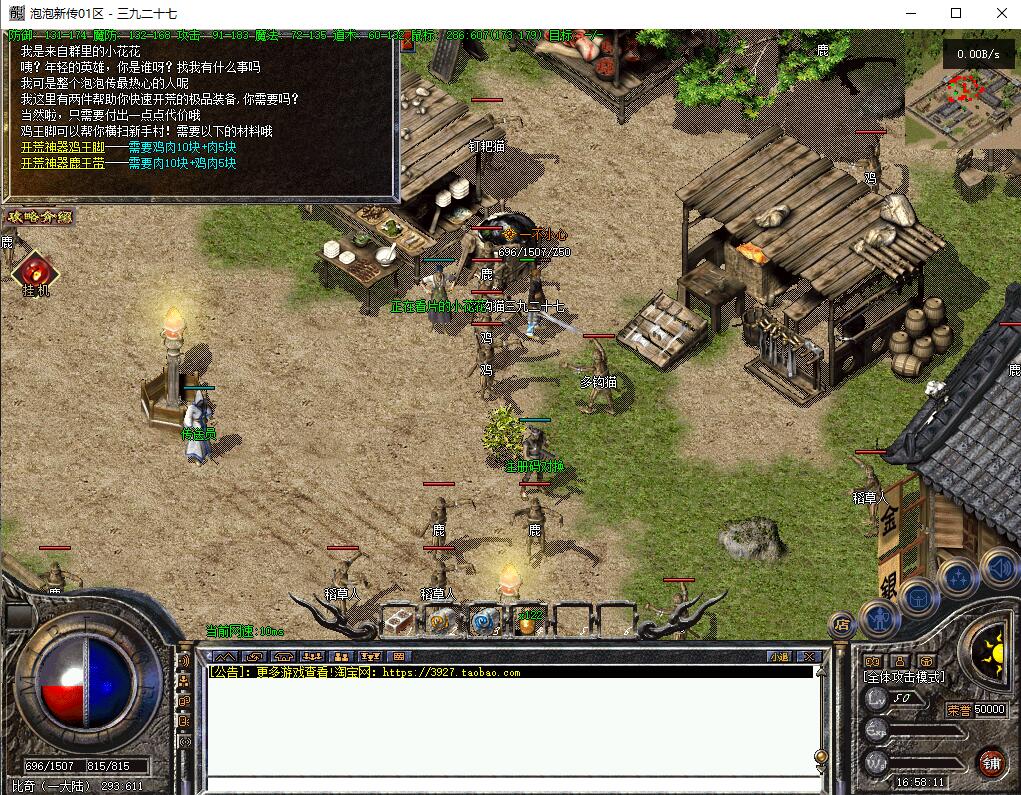Click the 小退 logout button

coord(779,657)
